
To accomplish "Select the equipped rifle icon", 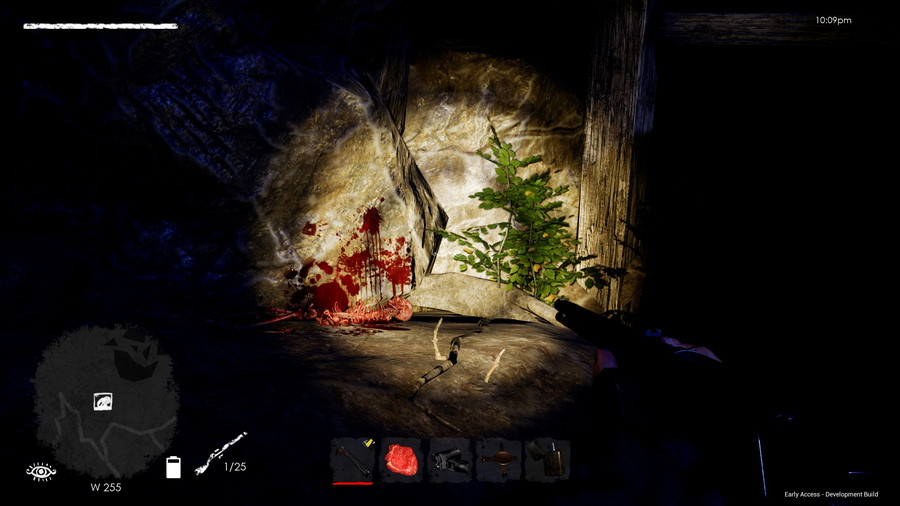I will 220,453.
